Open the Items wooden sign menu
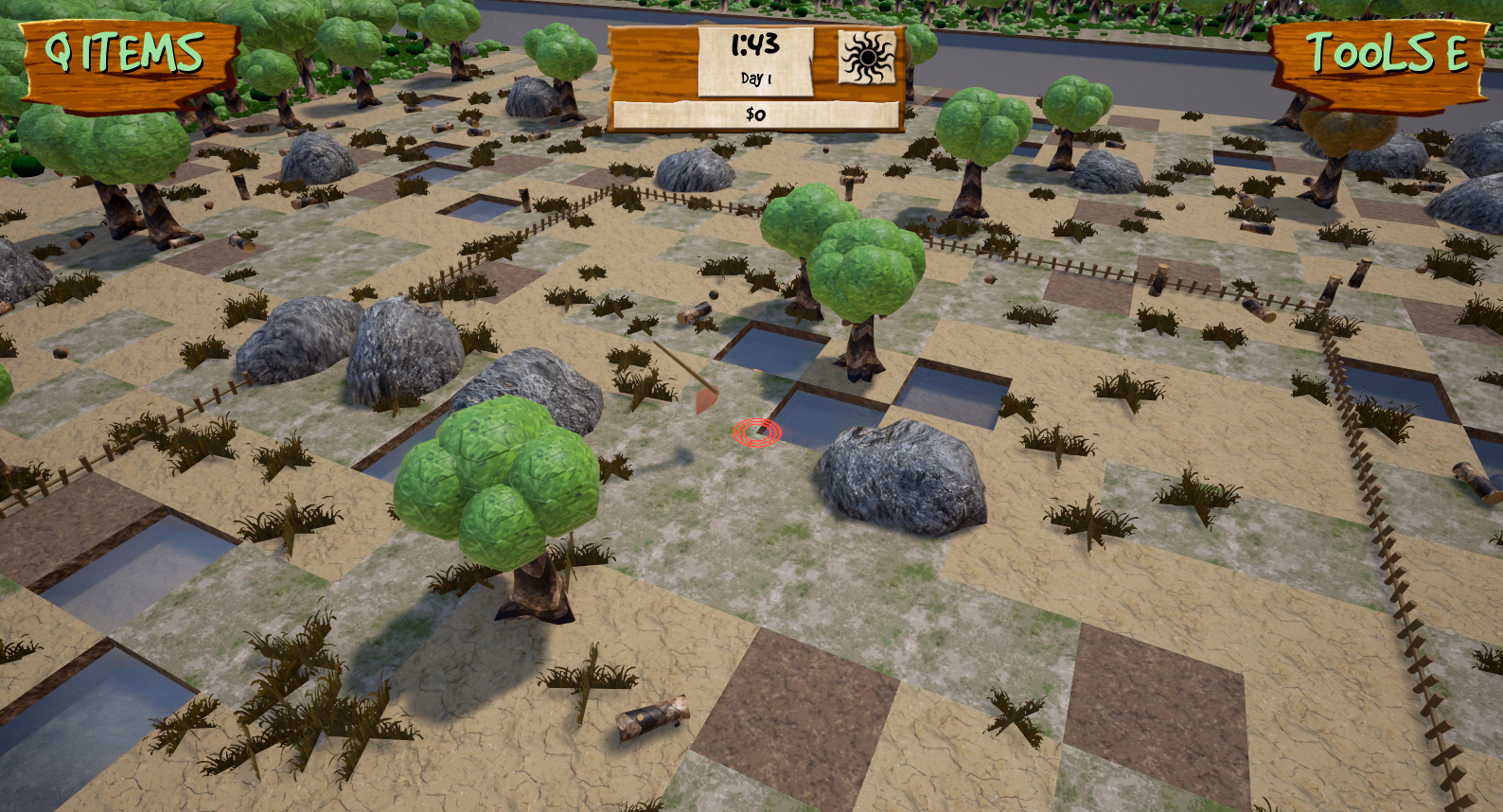 129,59
